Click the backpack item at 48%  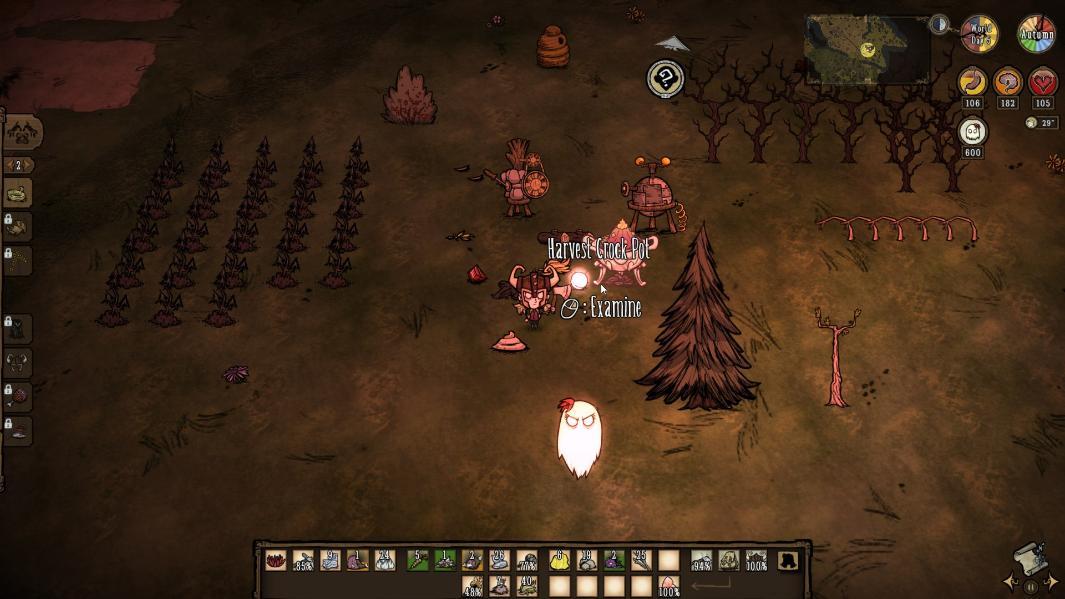(473, 586)
